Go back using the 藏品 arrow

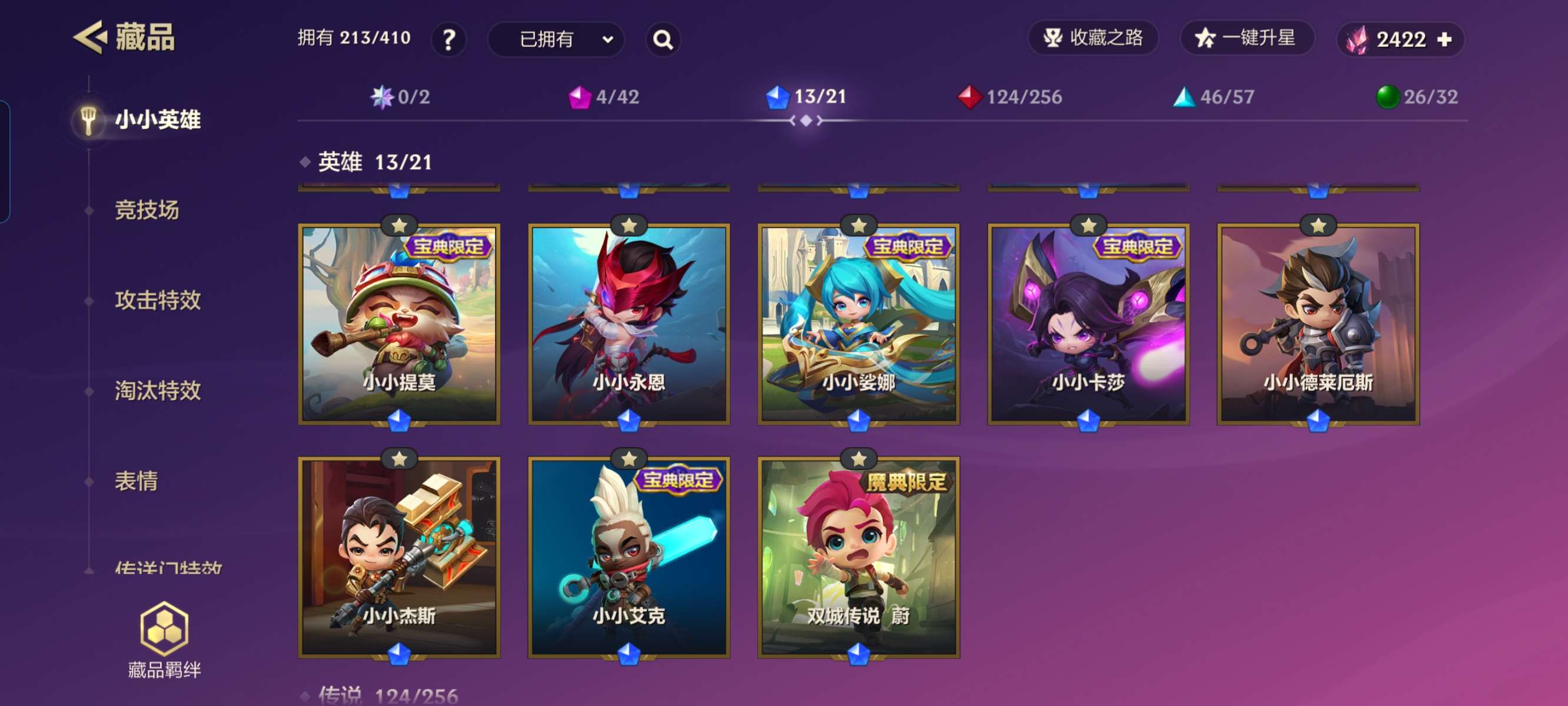click(91, 38)
